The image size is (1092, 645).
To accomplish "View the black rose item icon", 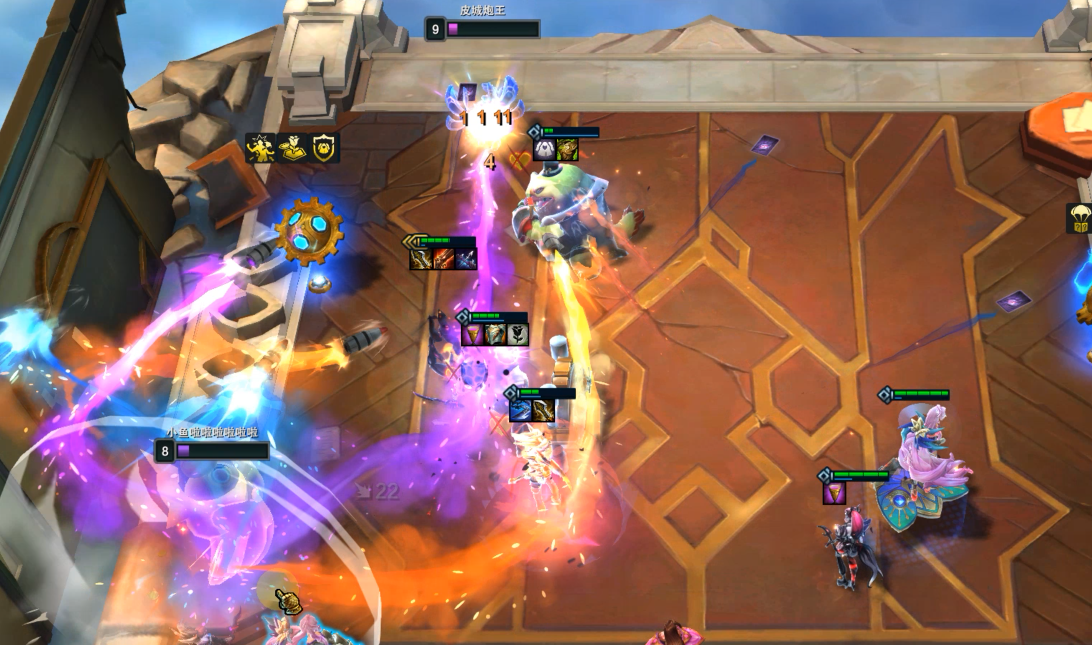I will (517, 335).
